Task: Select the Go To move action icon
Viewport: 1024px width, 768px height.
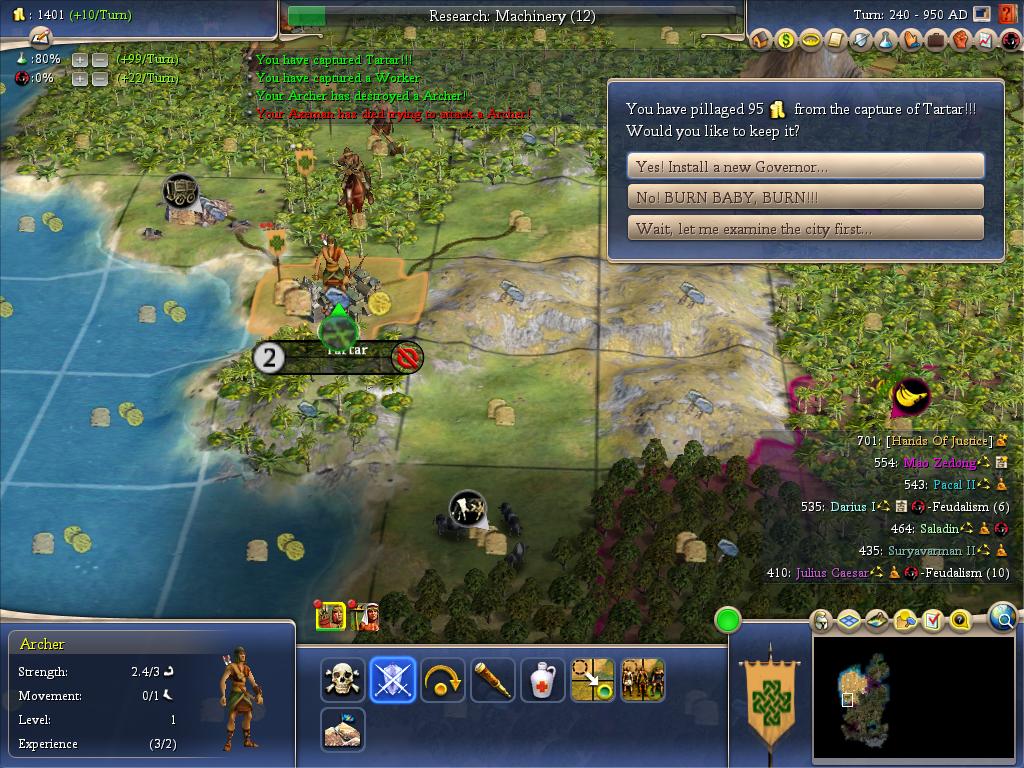Action: point(591,680)
